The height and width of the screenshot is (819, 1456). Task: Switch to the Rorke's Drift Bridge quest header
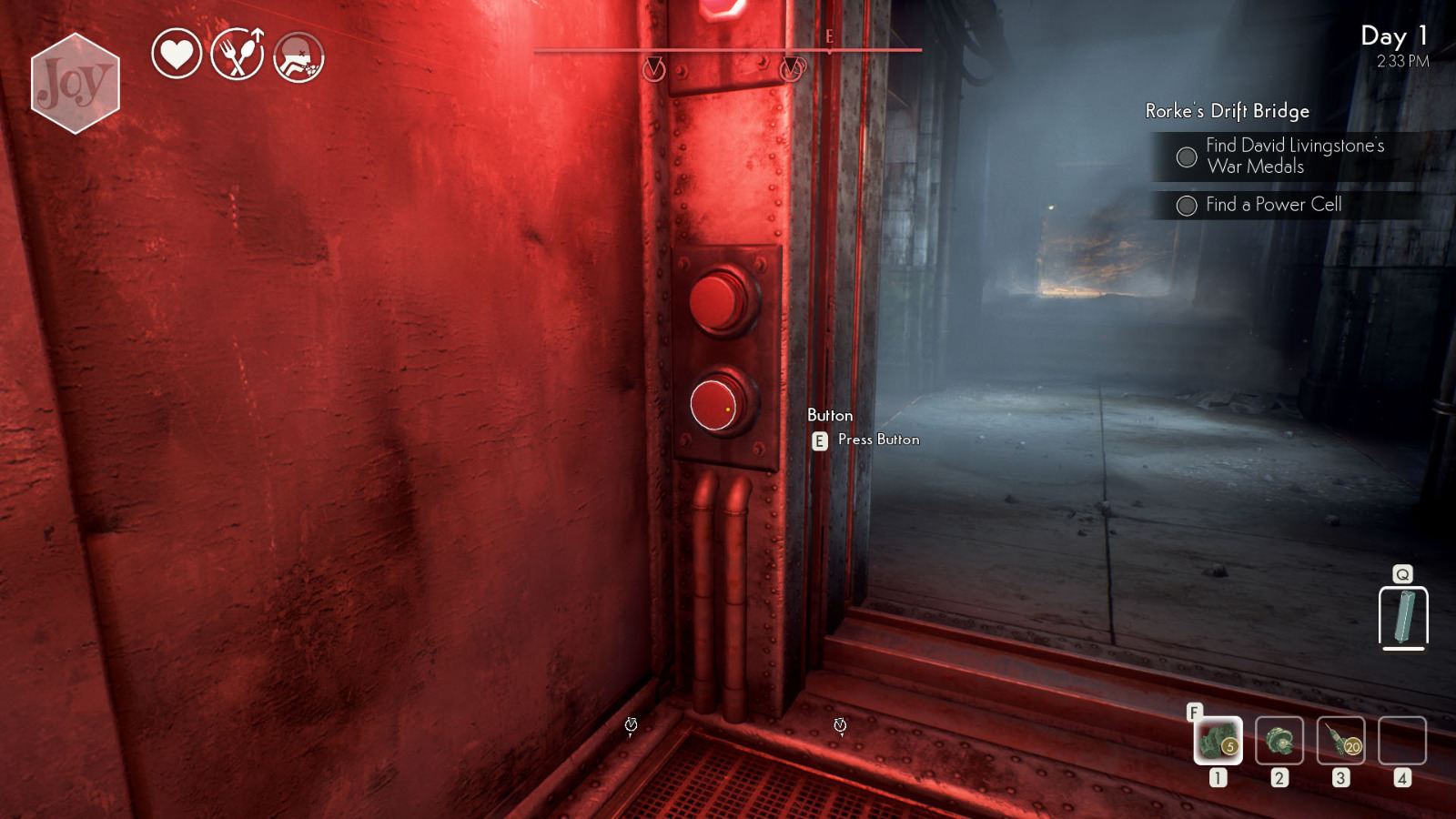(1226, 111)
